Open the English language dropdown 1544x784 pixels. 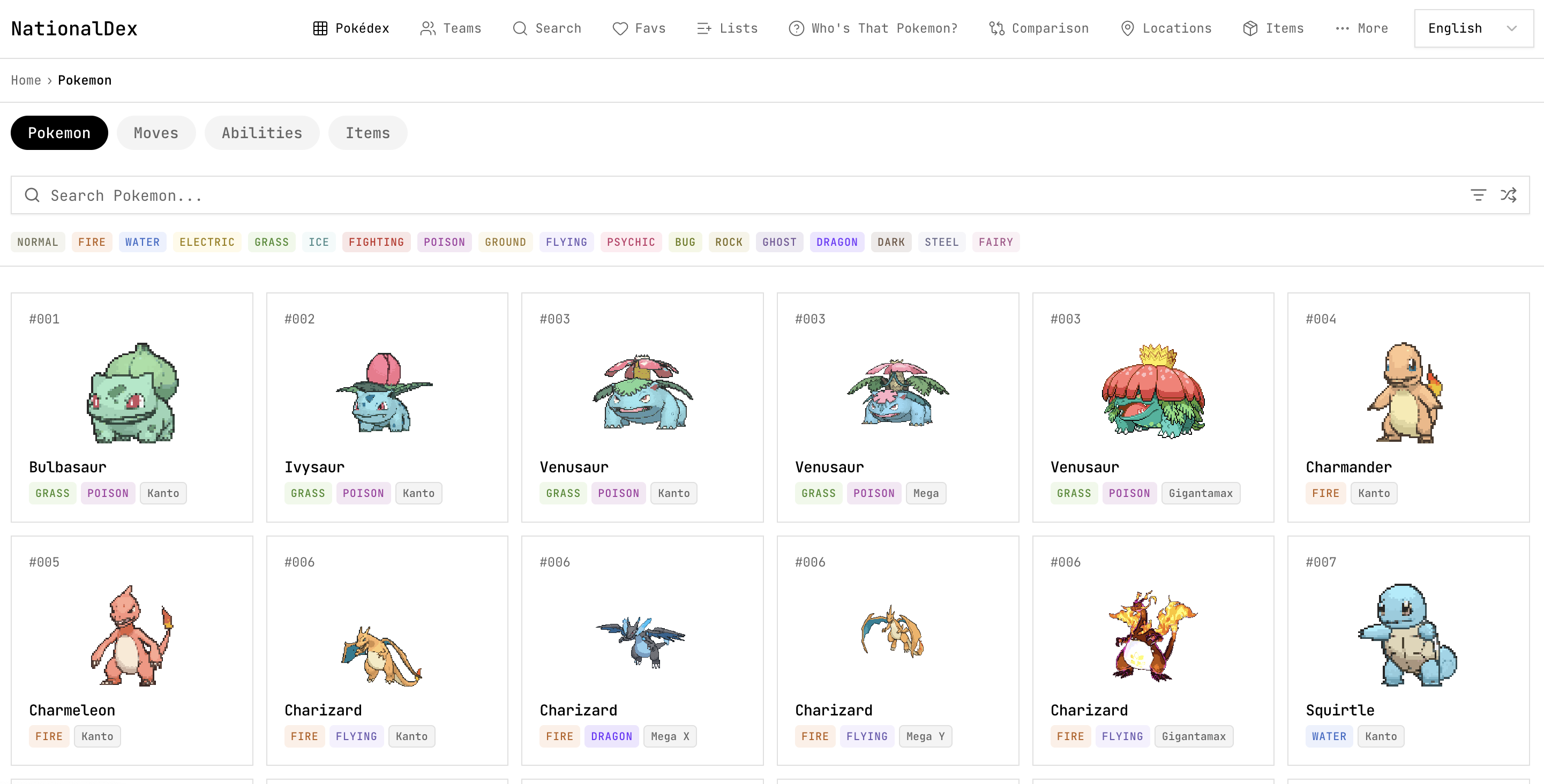1473,27
